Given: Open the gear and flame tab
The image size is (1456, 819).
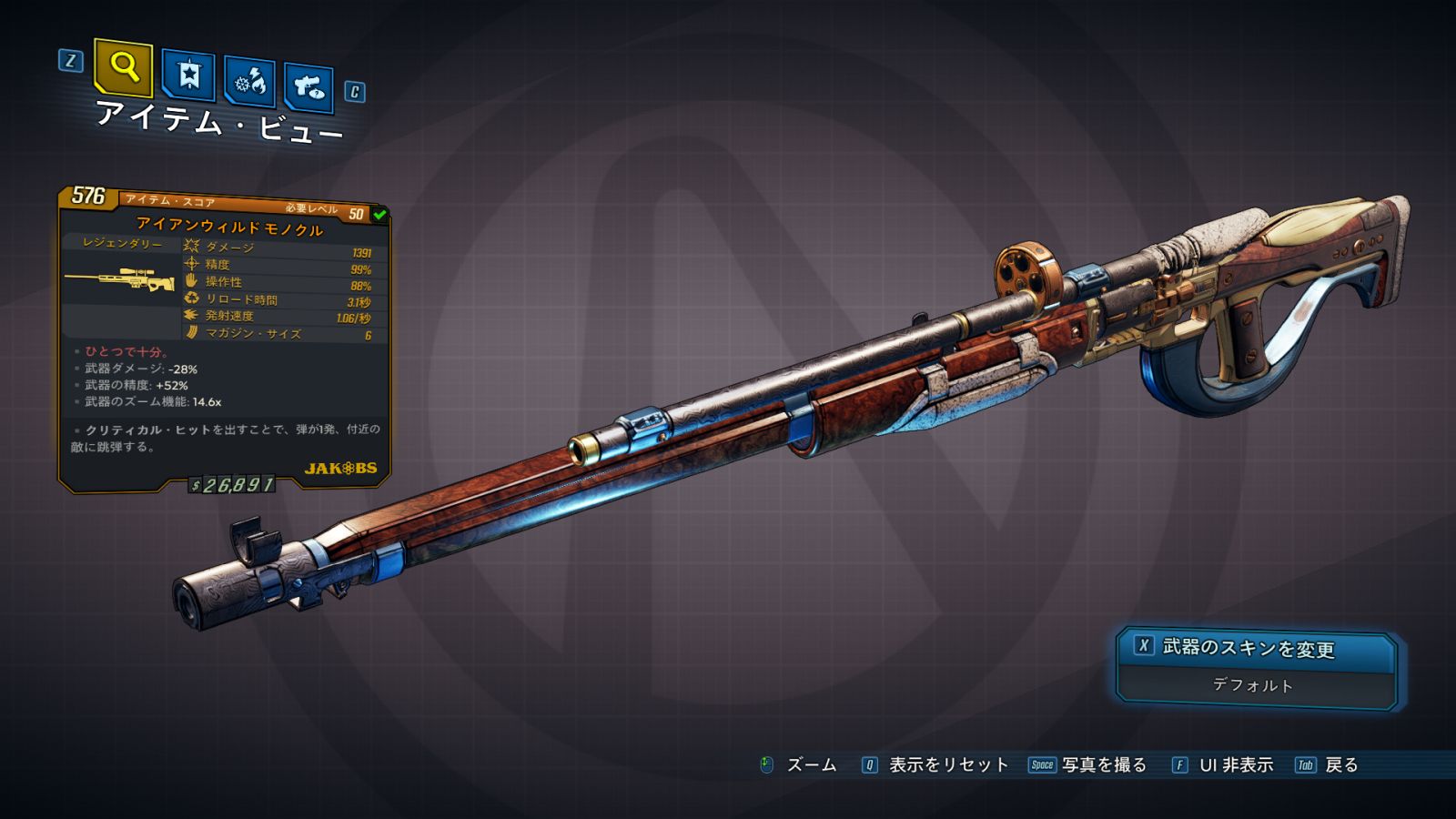Looking at the screenshot, I should 250,83.
